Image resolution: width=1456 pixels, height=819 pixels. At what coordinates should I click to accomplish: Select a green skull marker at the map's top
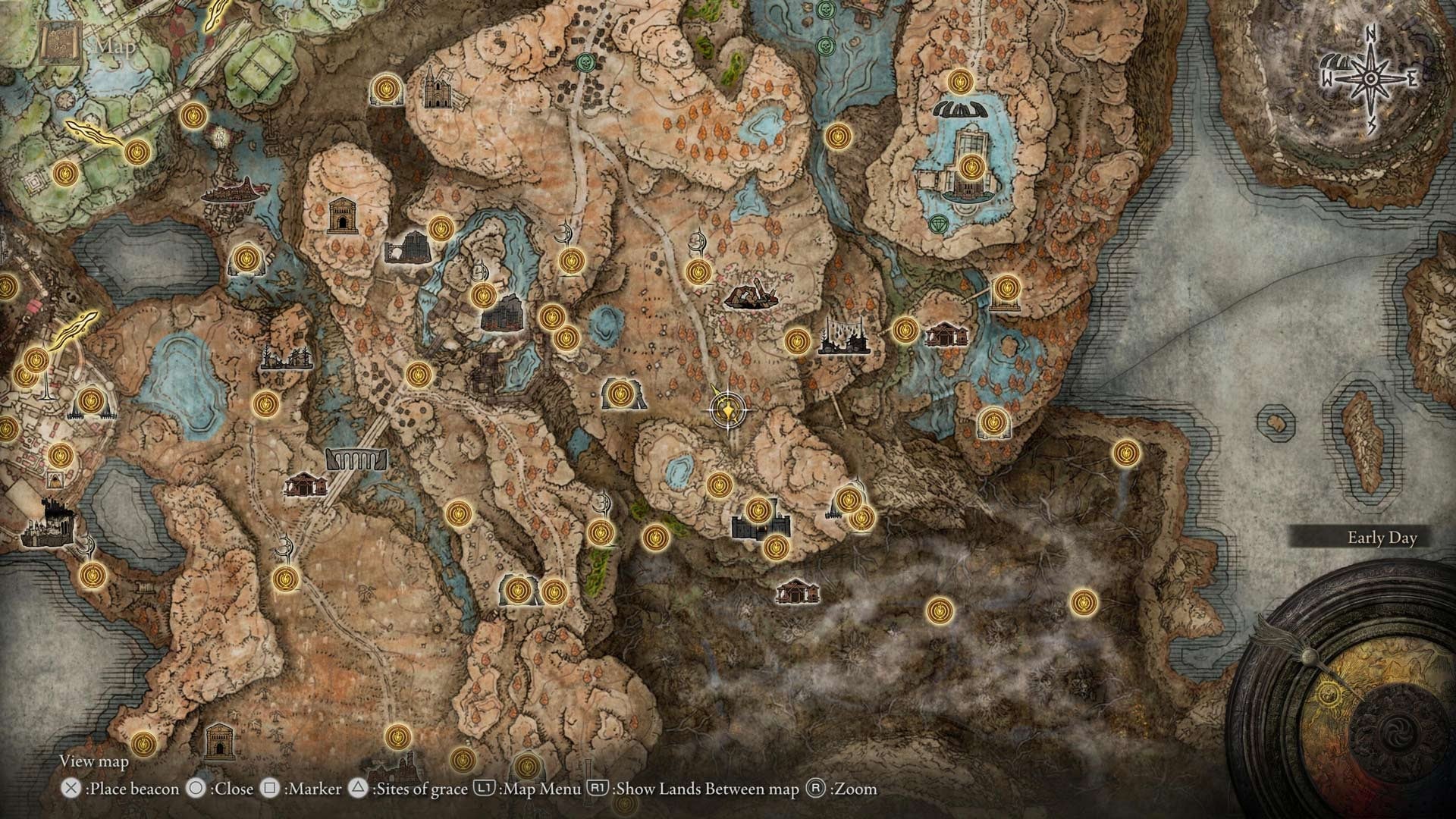tap(585, 62)
